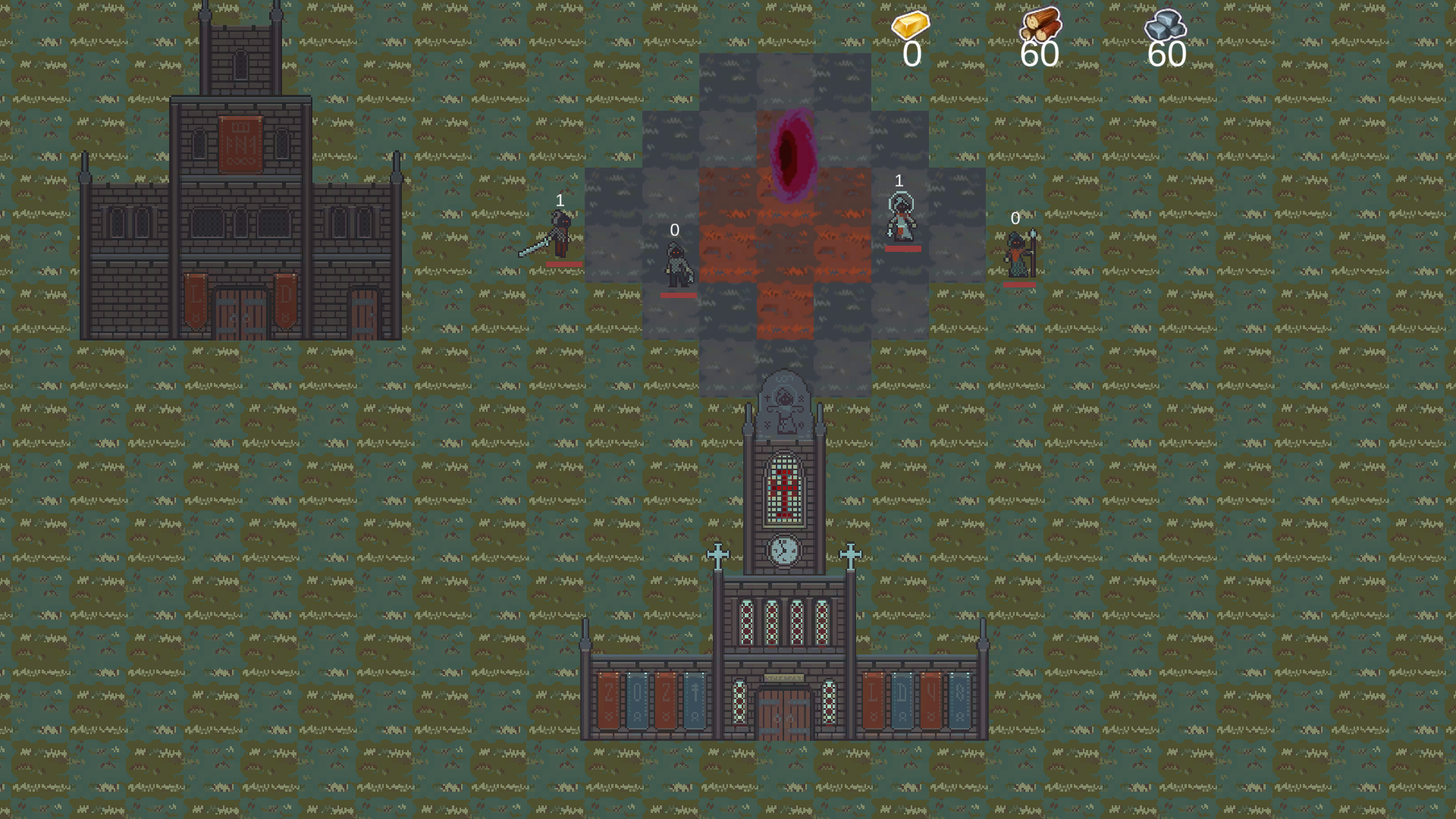Select the staff-wielding mage unit

pos(1018,256)
